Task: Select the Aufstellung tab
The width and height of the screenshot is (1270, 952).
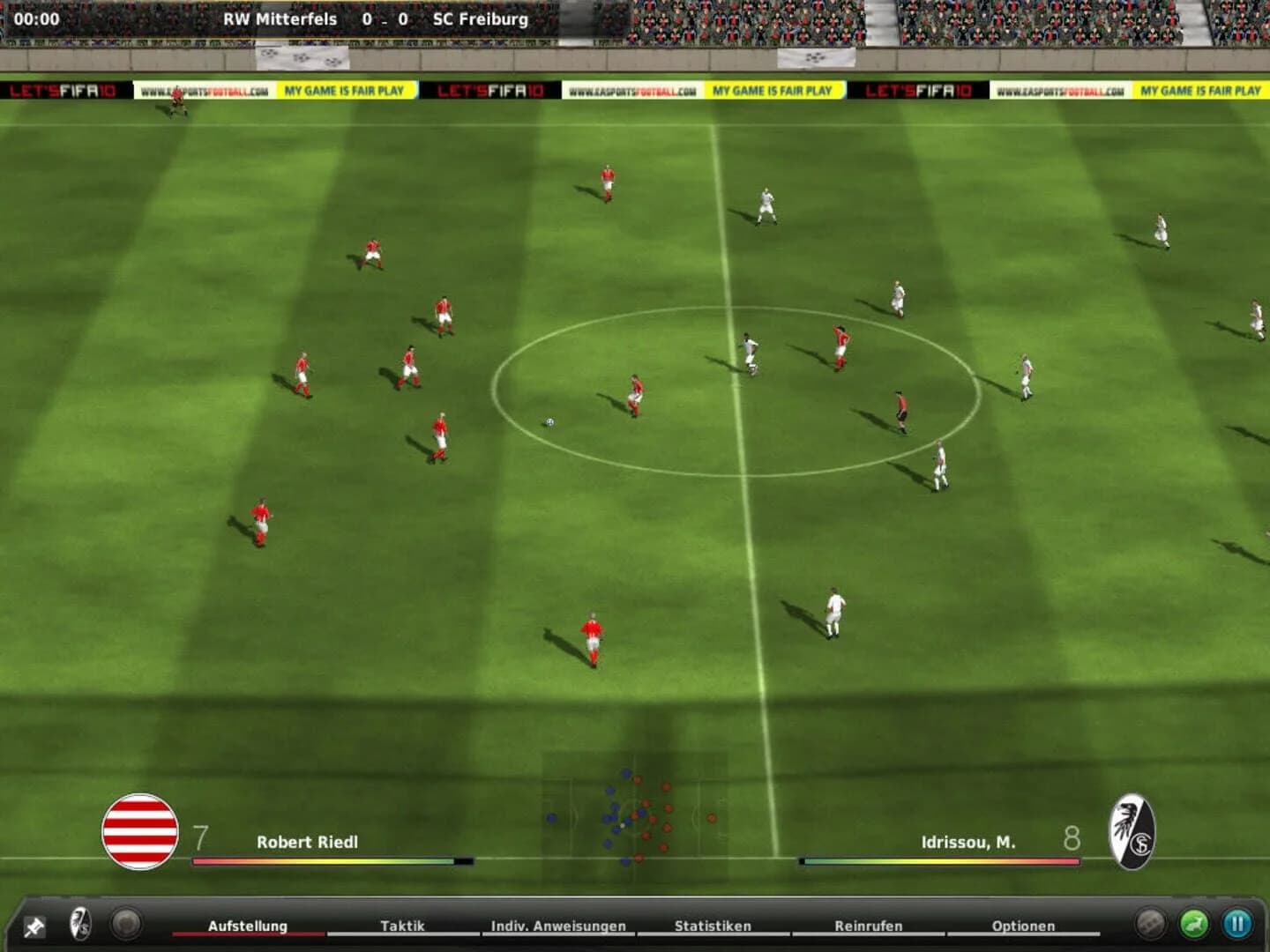Action: click(x=248, y=926)
